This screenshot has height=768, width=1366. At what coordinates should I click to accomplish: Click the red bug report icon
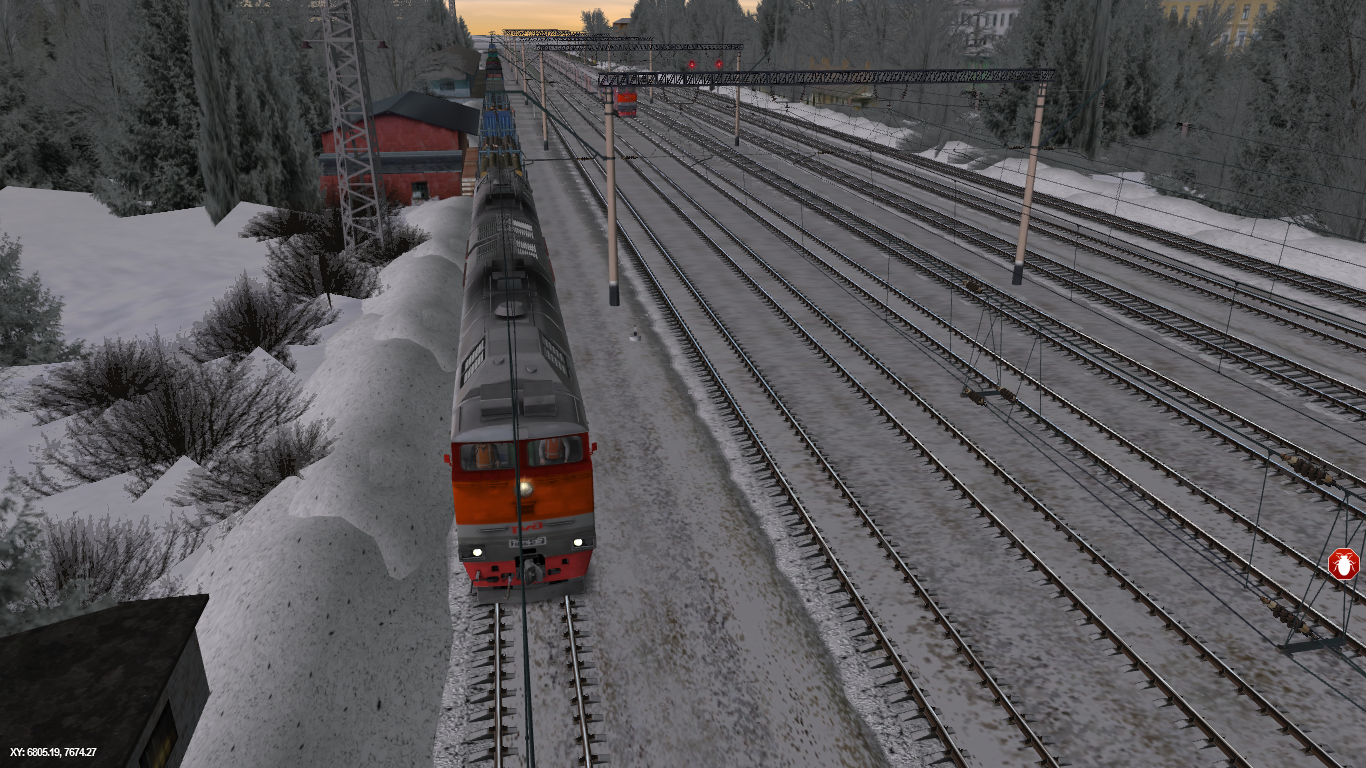point(1343,564)
